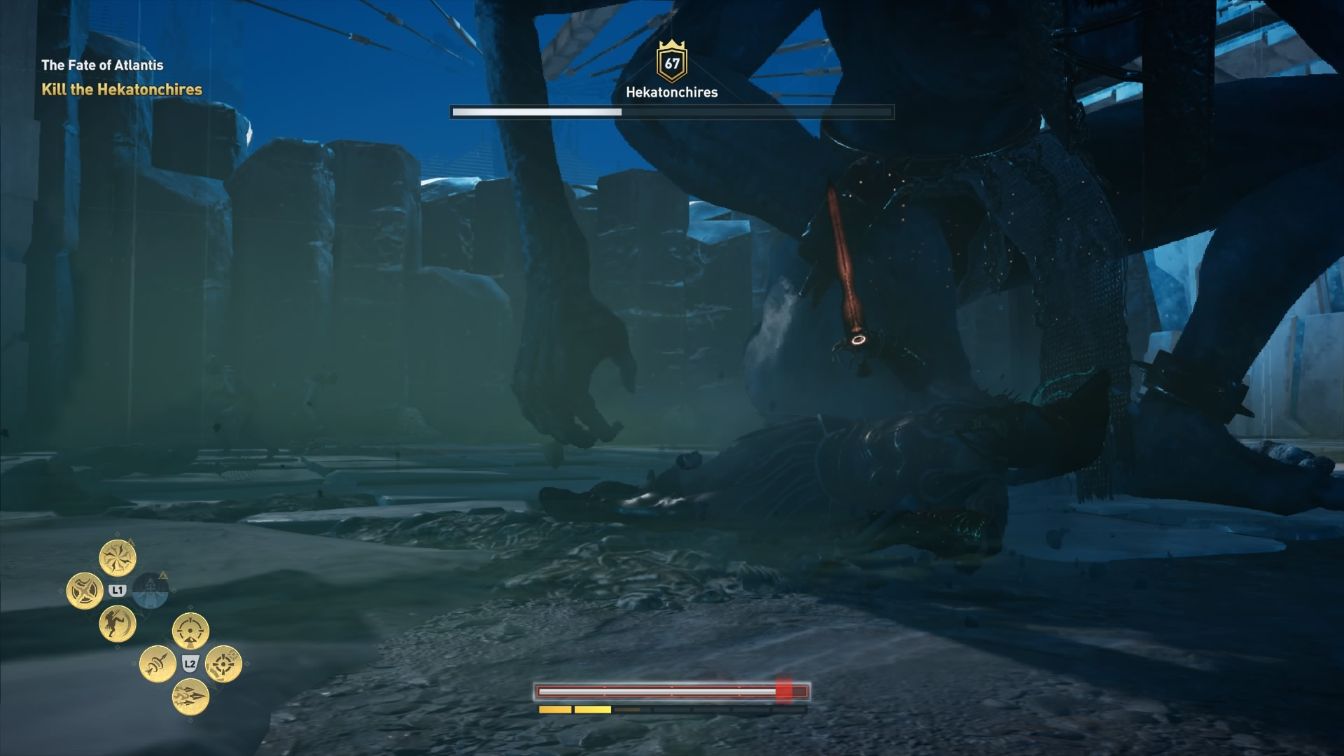Viewport: 1344px width, 756px height.
Task: Click the Hekatonchires boss health bar
Action: tap(672, 111)
